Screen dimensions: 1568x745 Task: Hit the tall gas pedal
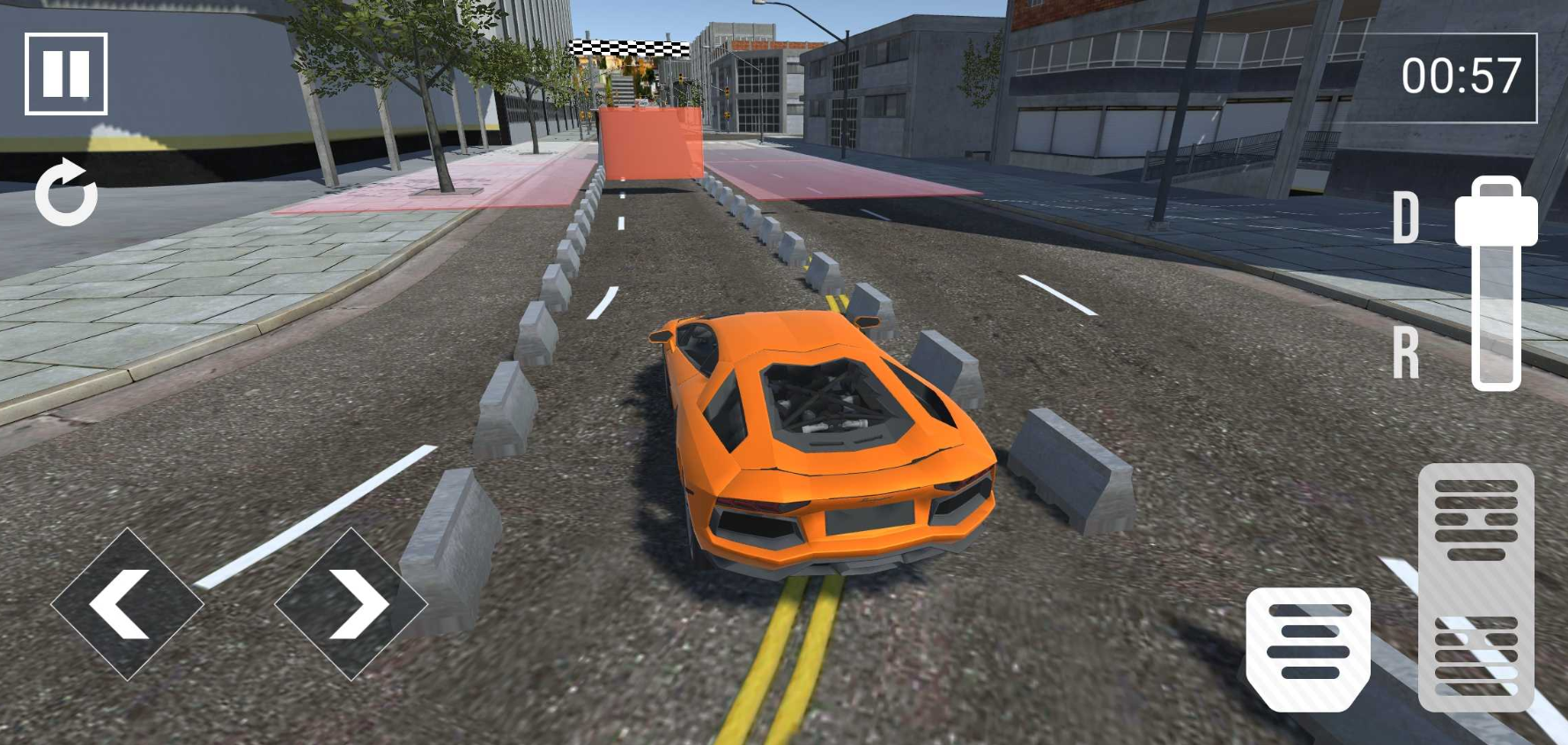coord(1476,587)
